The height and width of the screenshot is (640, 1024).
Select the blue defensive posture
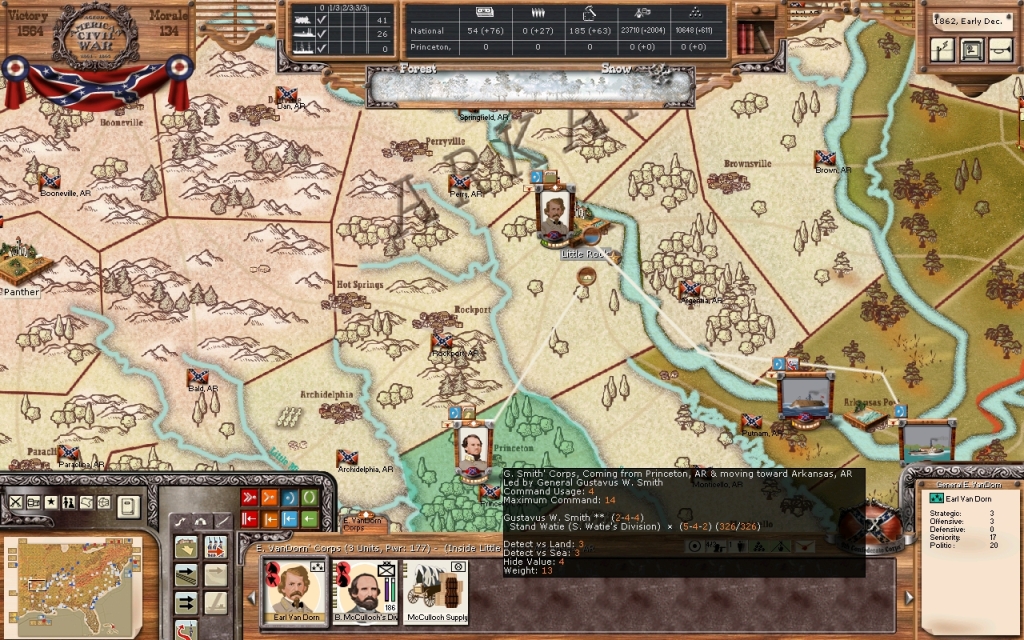point(289,498)
